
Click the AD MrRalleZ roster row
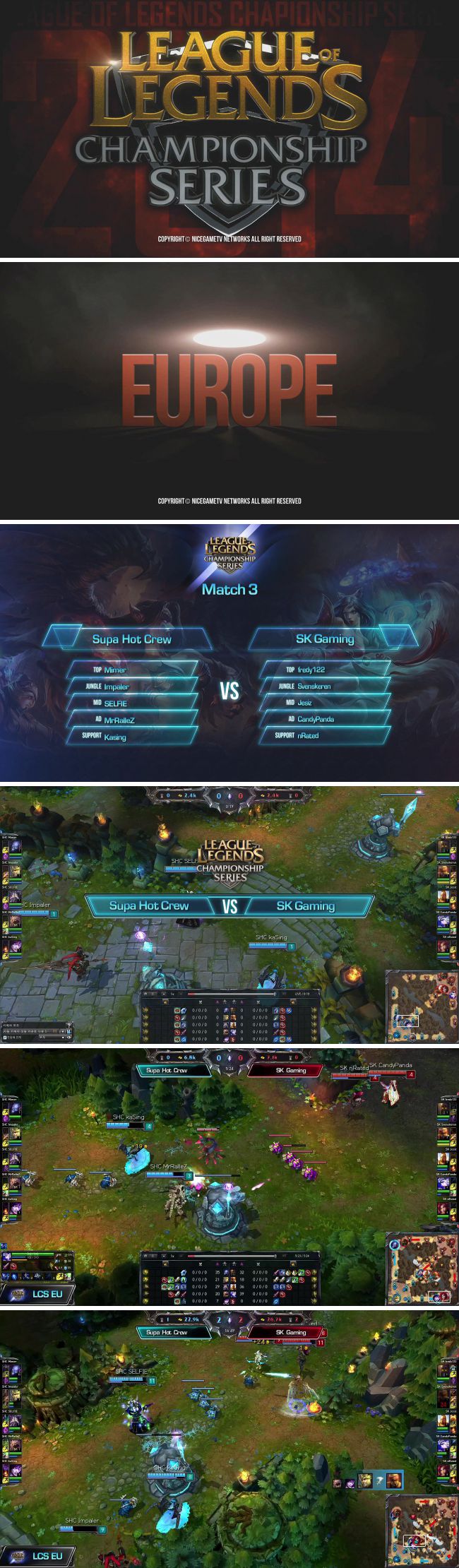[x=132, y=720]
